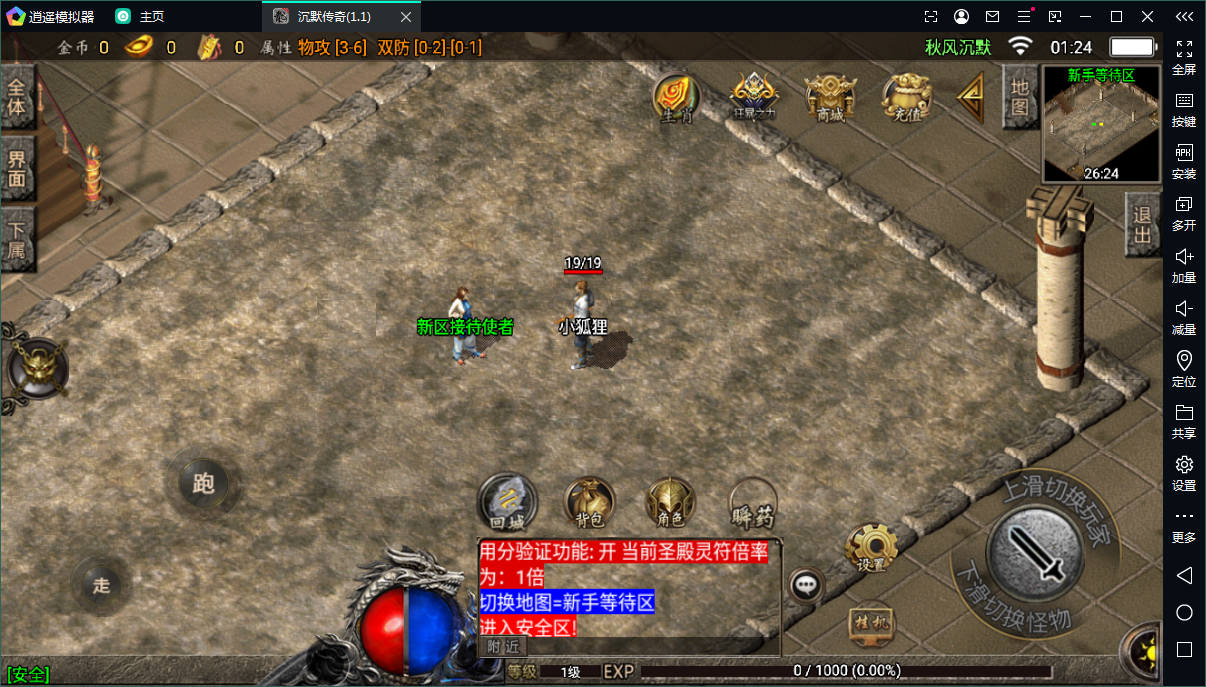Open the 生肖 zodiac icon
This screenshot has width=1206, height=687.
point(677,97)
